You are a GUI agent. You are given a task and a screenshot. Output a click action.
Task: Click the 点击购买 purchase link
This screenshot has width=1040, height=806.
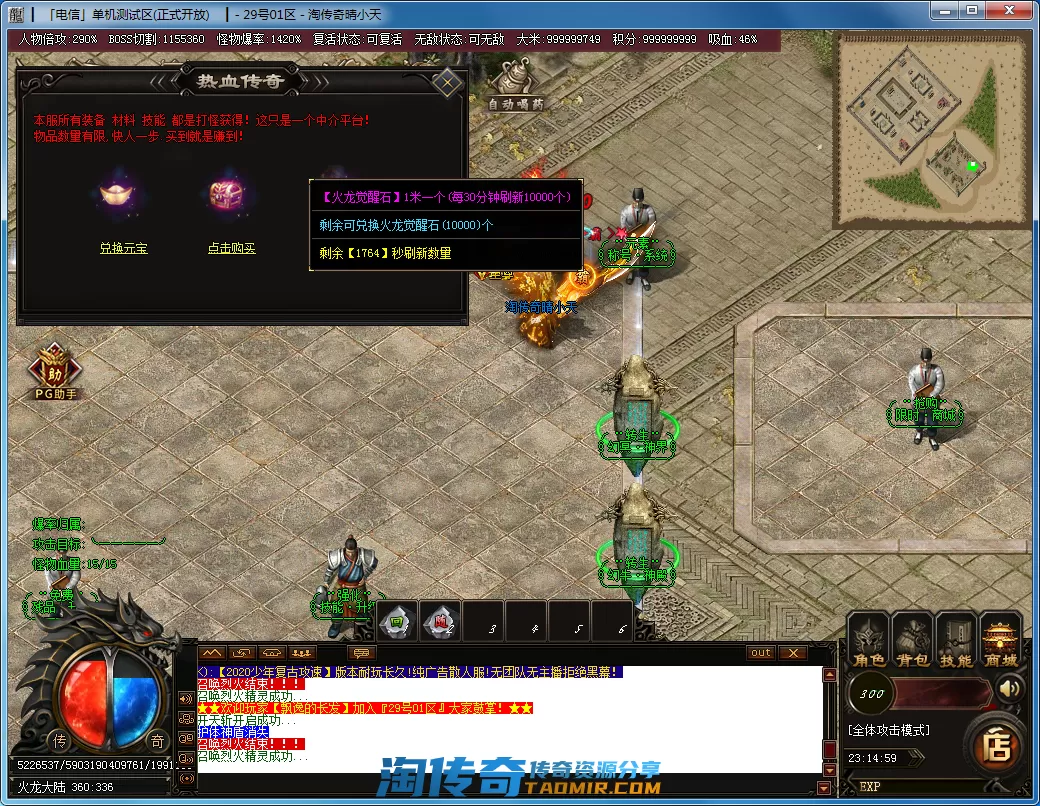point(232,248)
